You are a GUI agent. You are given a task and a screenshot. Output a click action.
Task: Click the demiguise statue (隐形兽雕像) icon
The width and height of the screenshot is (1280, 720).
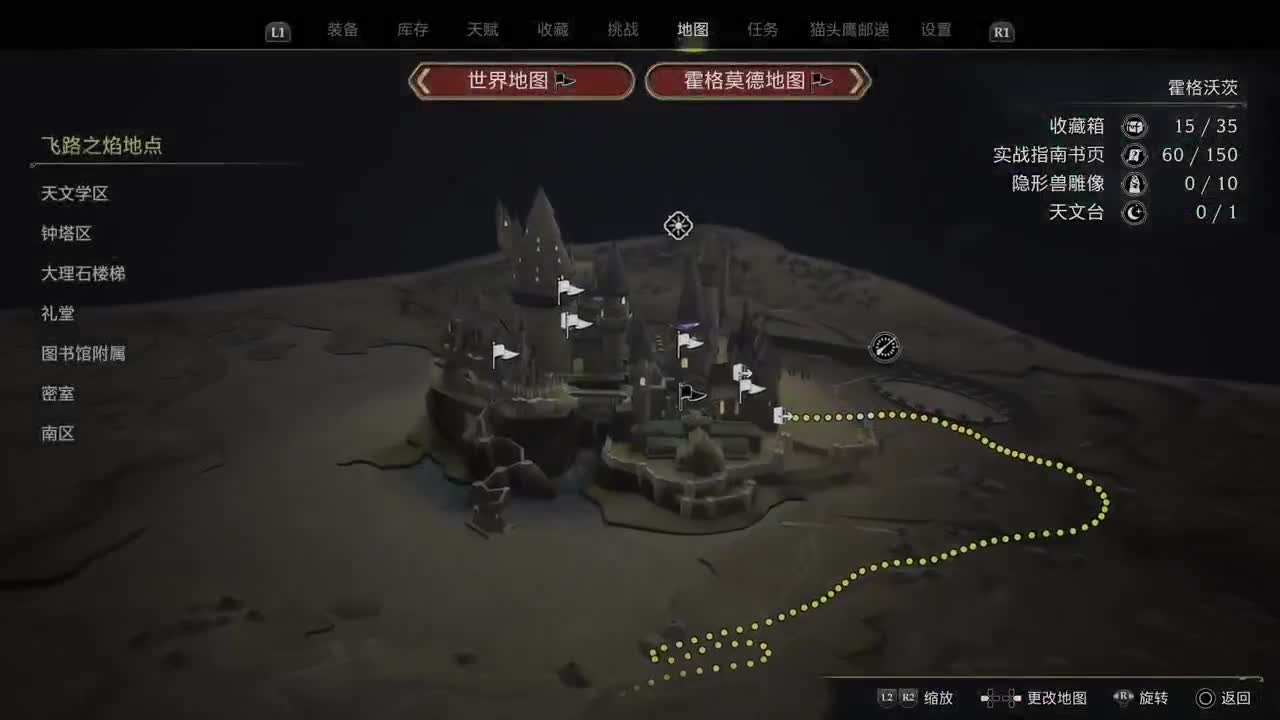pos(1134,184)
